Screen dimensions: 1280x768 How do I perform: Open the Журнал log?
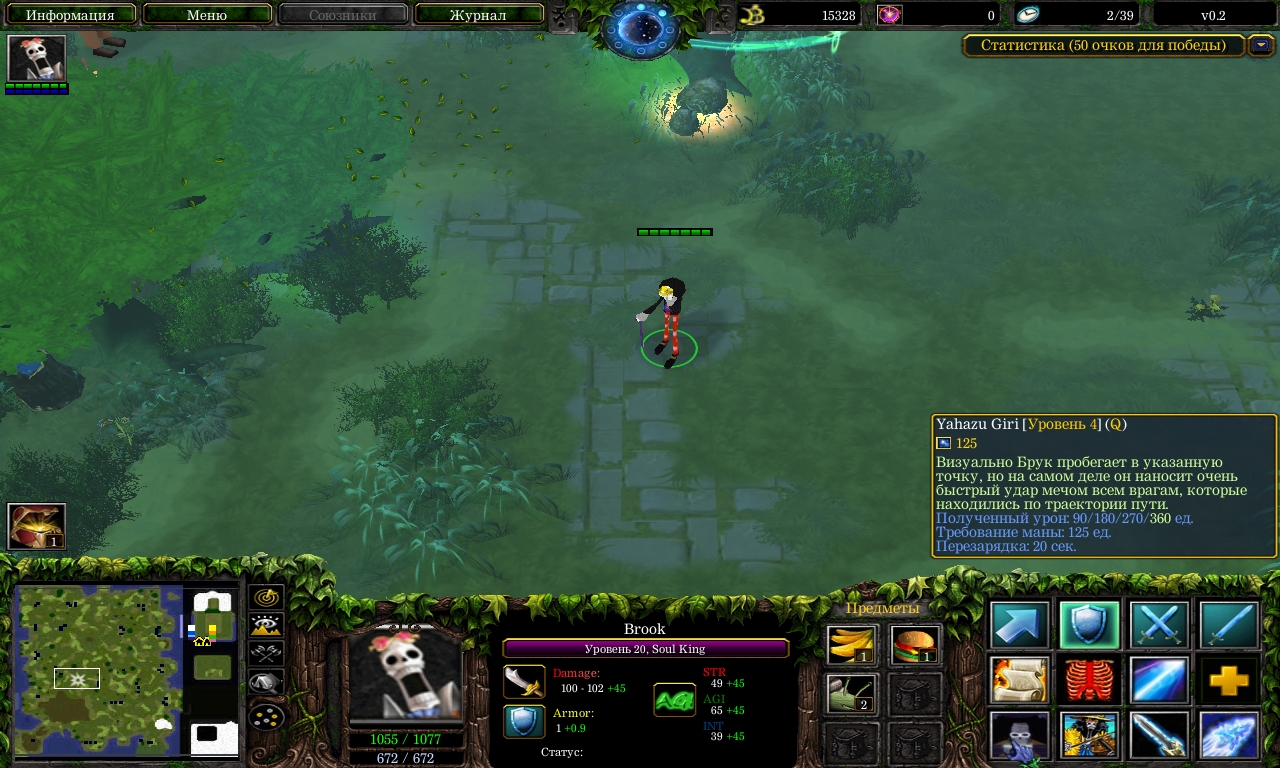pyautogui.click(x=478, y=15)
